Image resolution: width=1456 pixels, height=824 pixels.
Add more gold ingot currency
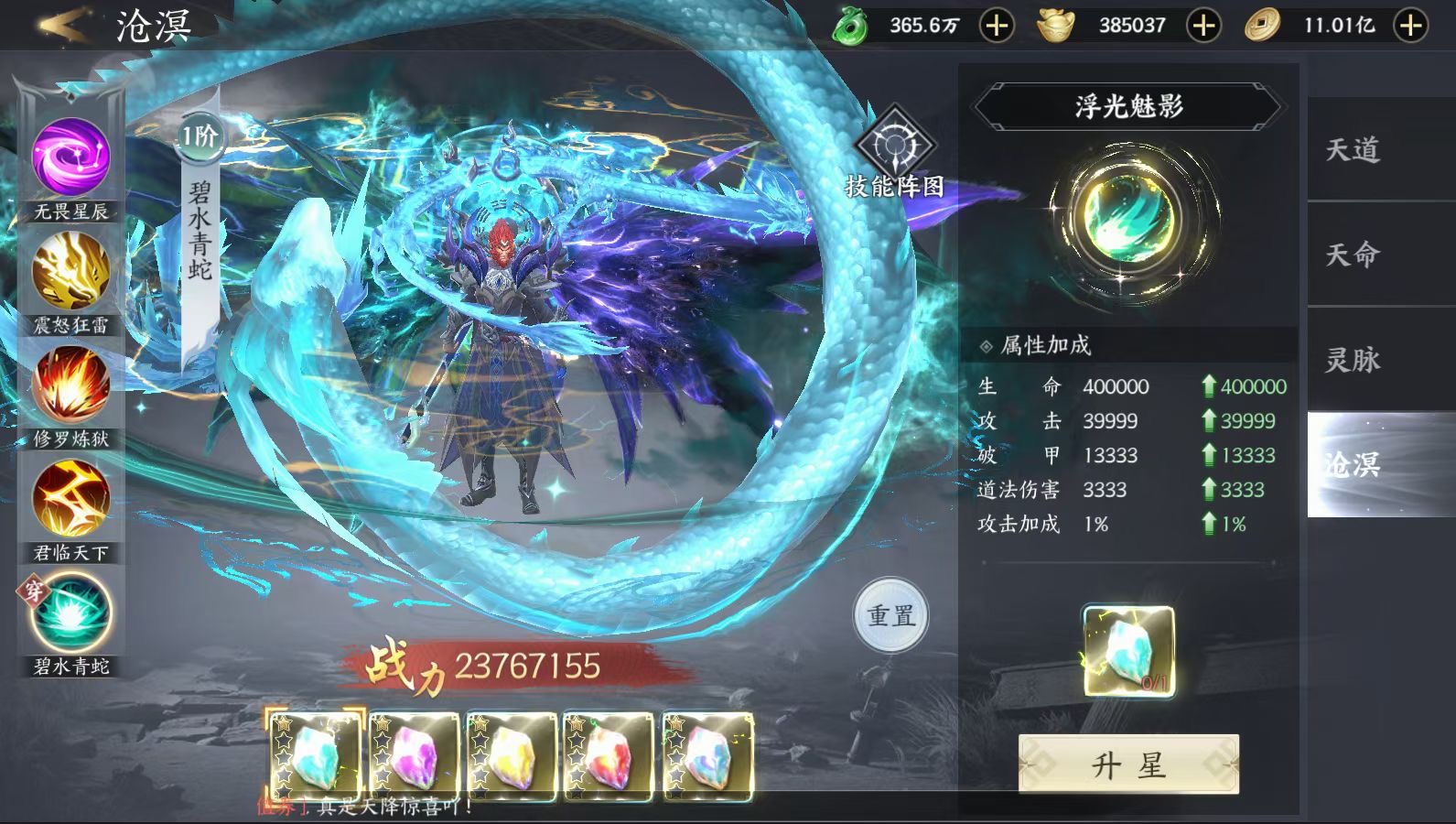1203,26
